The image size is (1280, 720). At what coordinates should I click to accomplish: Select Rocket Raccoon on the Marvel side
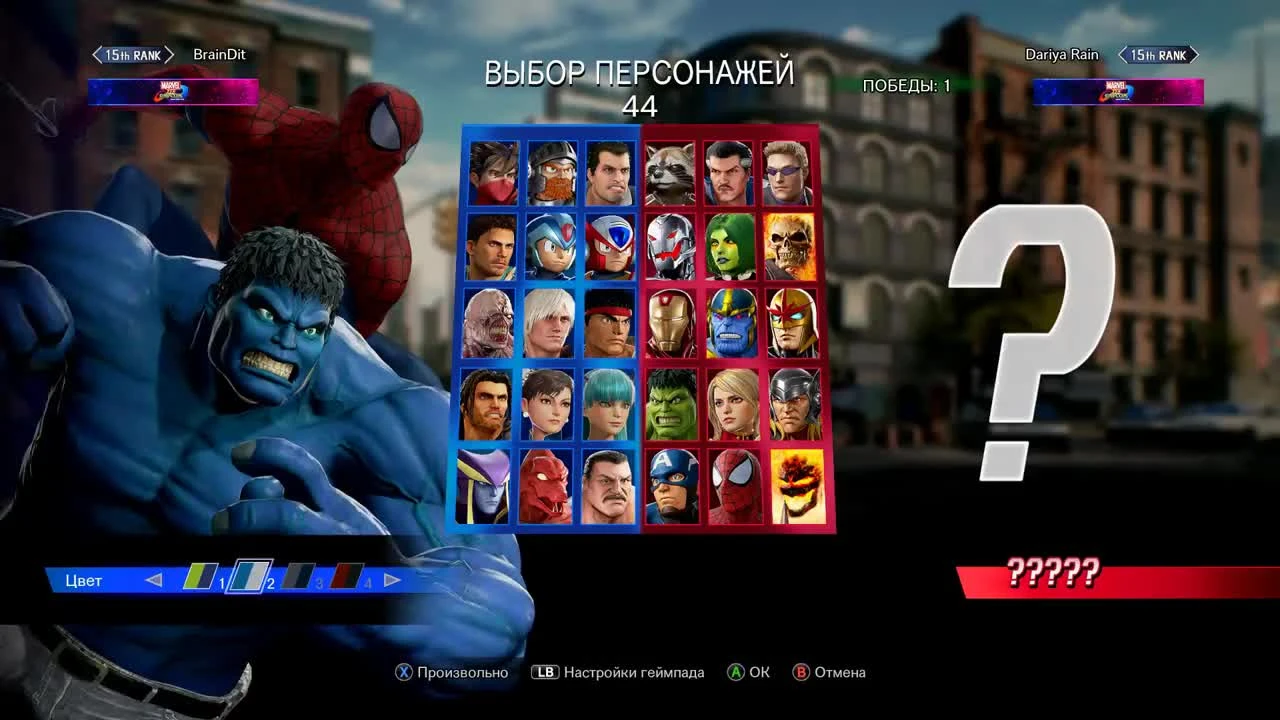pos(670,170)
